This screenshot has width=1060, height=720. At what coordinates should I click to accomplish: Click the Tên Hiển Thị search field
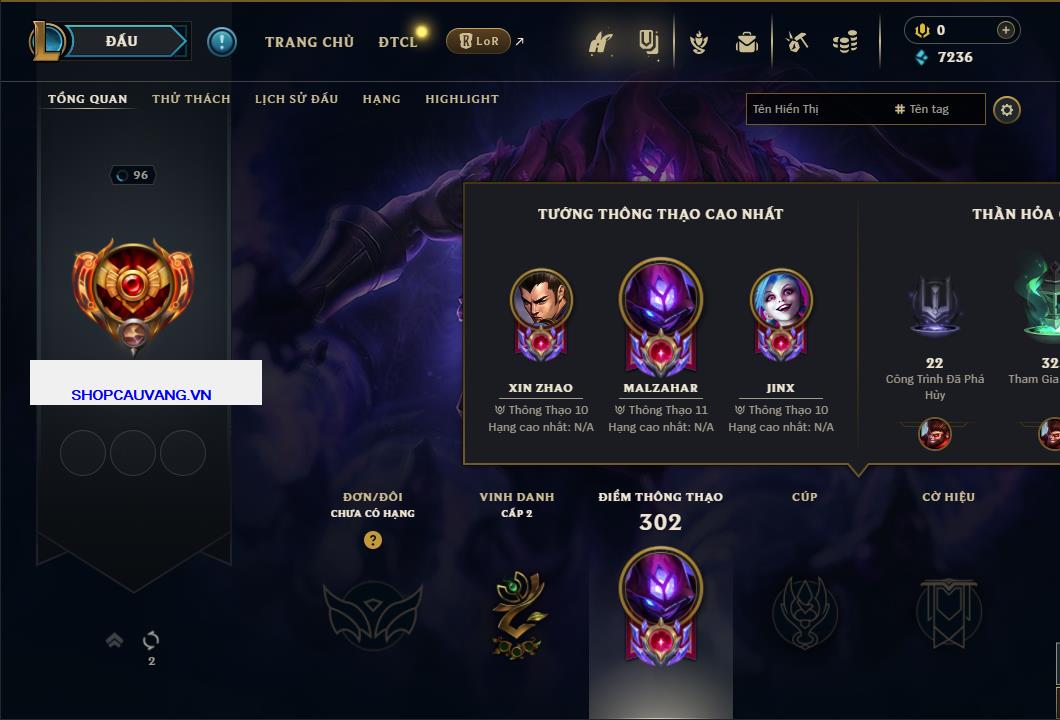point(815,109)
